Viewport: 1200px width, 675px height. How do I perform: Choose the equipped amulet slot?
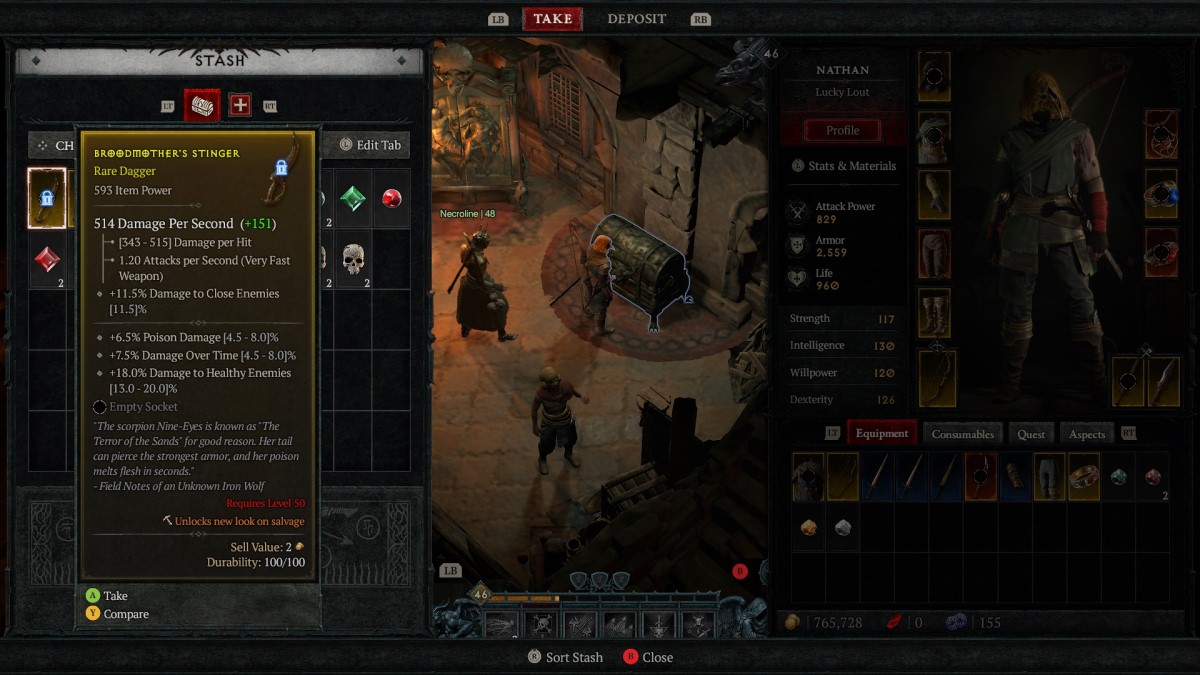point(1162,134)
